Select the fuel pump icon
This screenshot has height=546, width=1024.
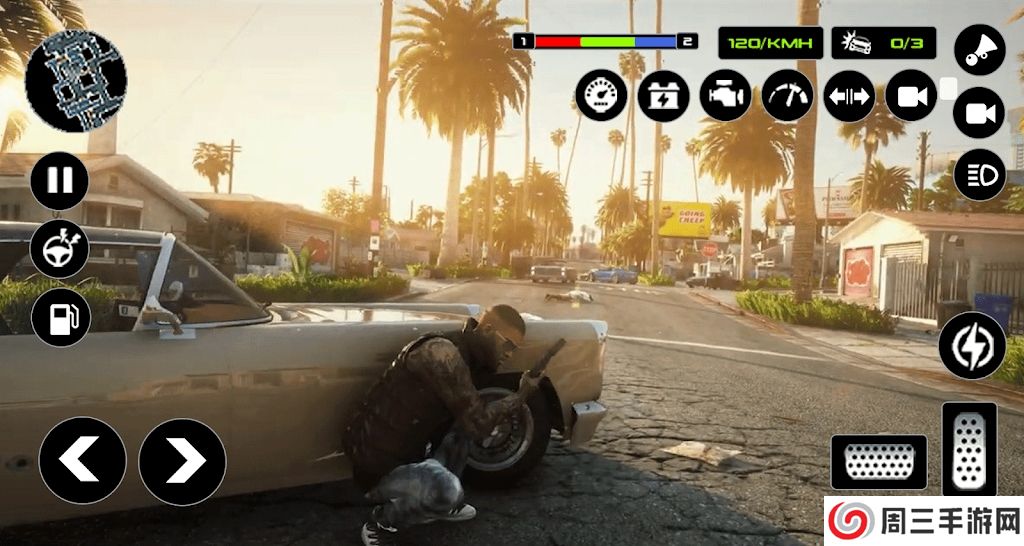(61, 318)
